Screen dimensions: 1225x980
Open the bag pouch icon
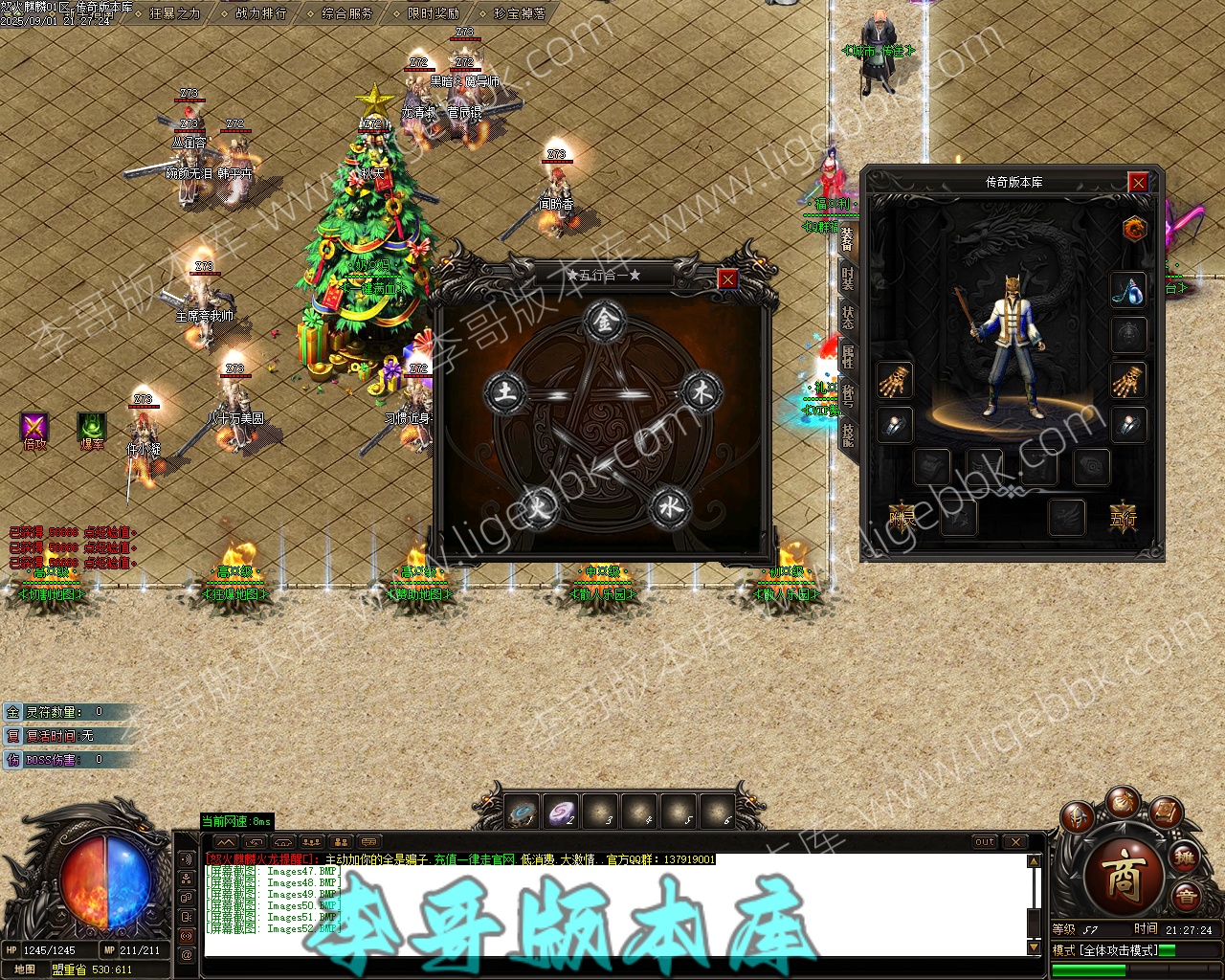click(x=1123, y=804)
